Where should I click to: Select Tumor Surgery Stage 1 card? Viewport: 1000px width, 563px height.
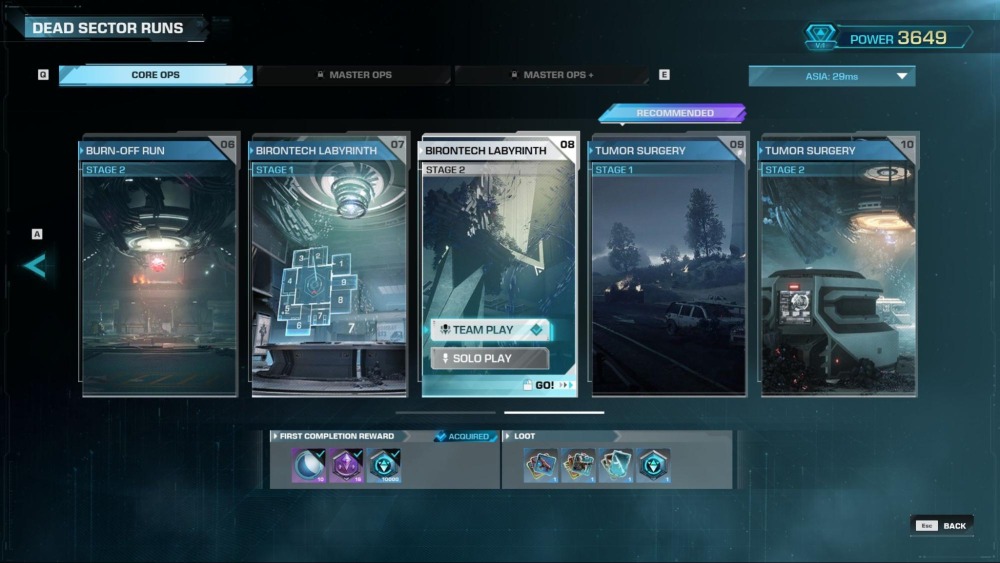(x=668, y=268)
